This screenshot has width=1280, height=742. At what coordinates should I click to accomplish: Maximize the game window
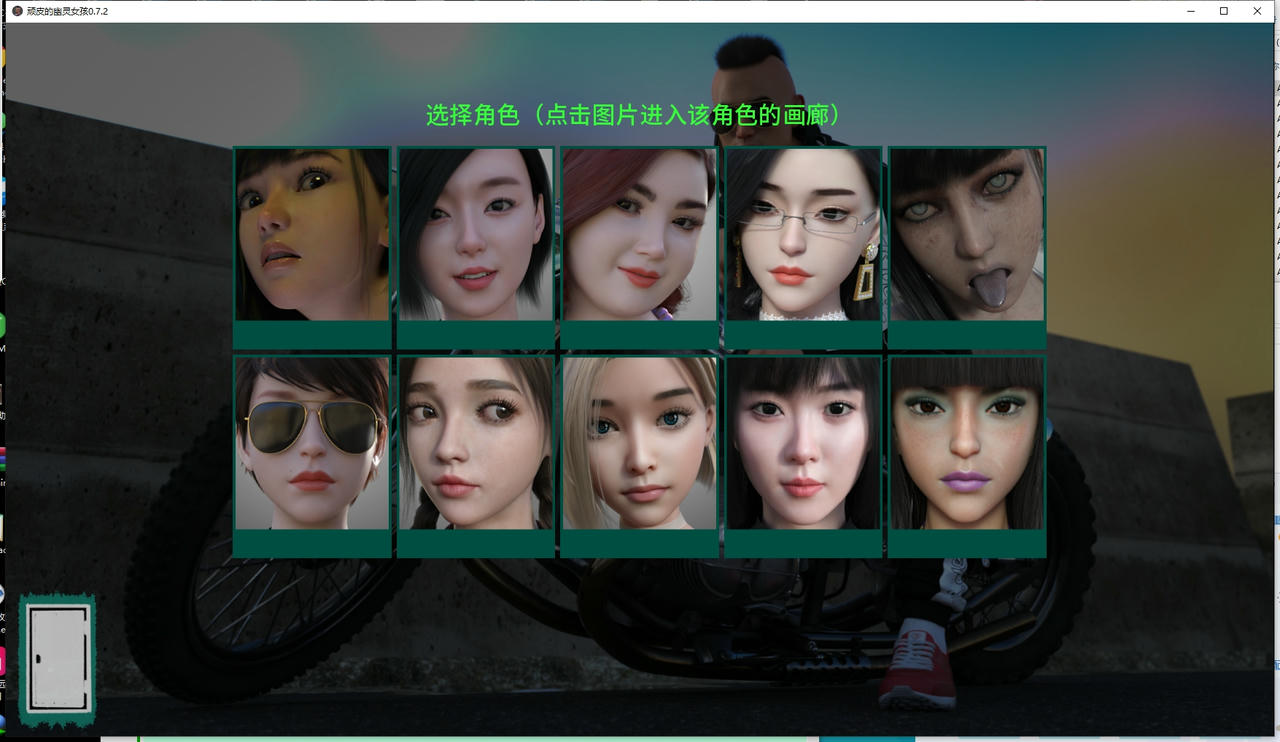(x=1223, y=11)
